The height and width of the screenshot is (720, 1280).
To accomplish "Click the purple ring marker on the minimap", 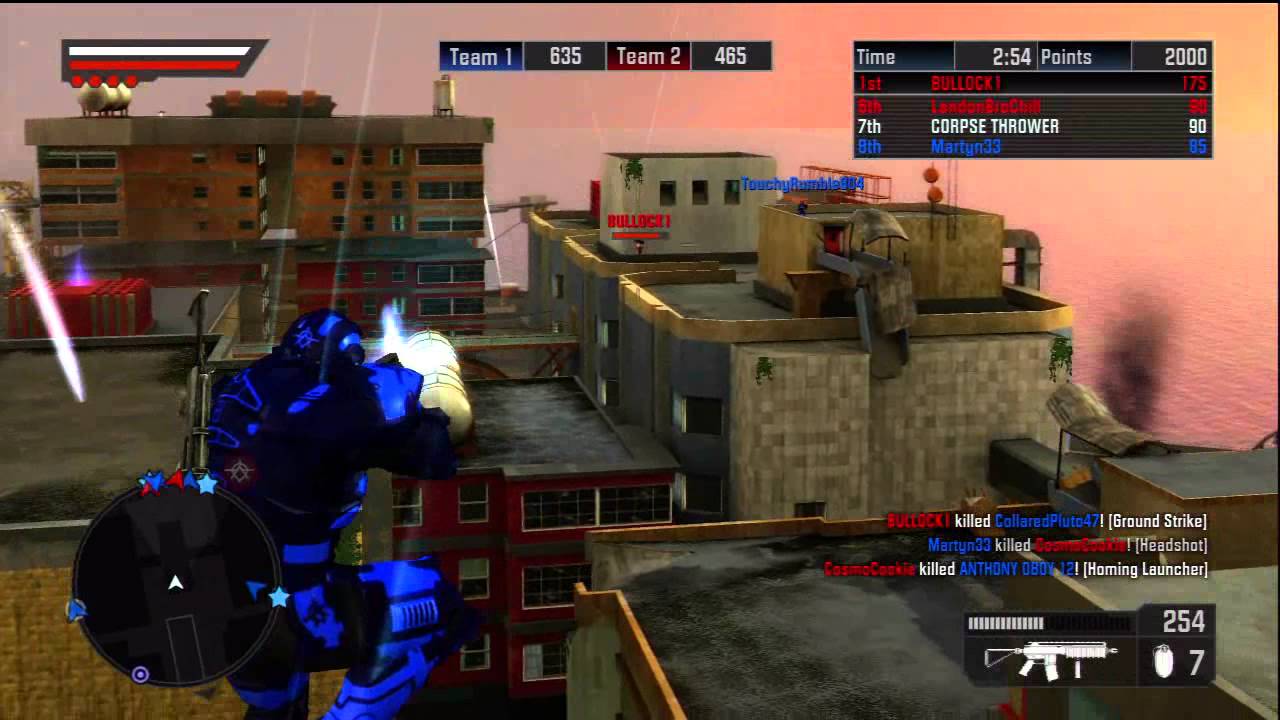I will [x=140, y=675].
